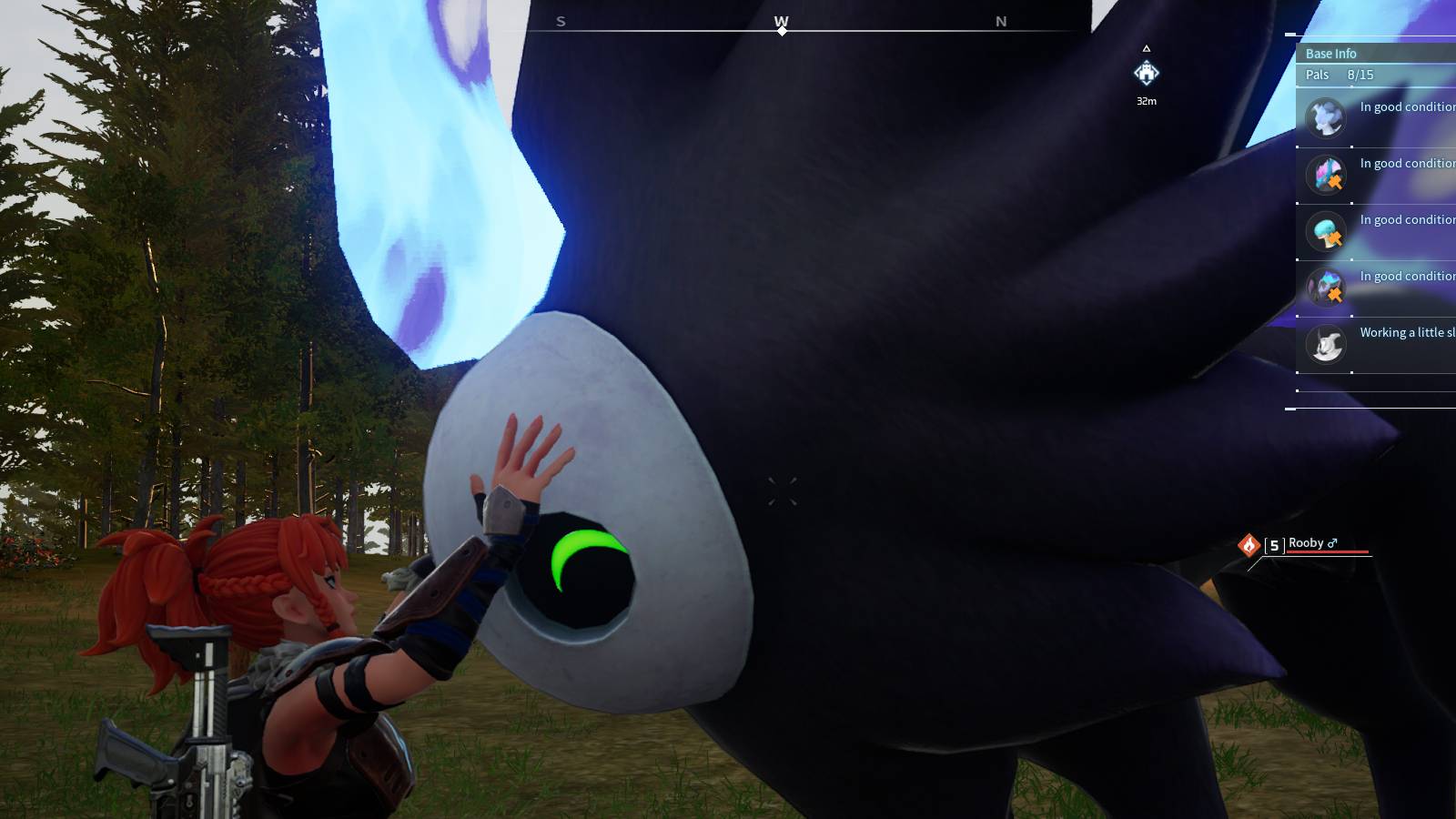This screenshot has width=1456, height=819.
Task: Select the white horned pal portrait
Action: point(1324,346)
